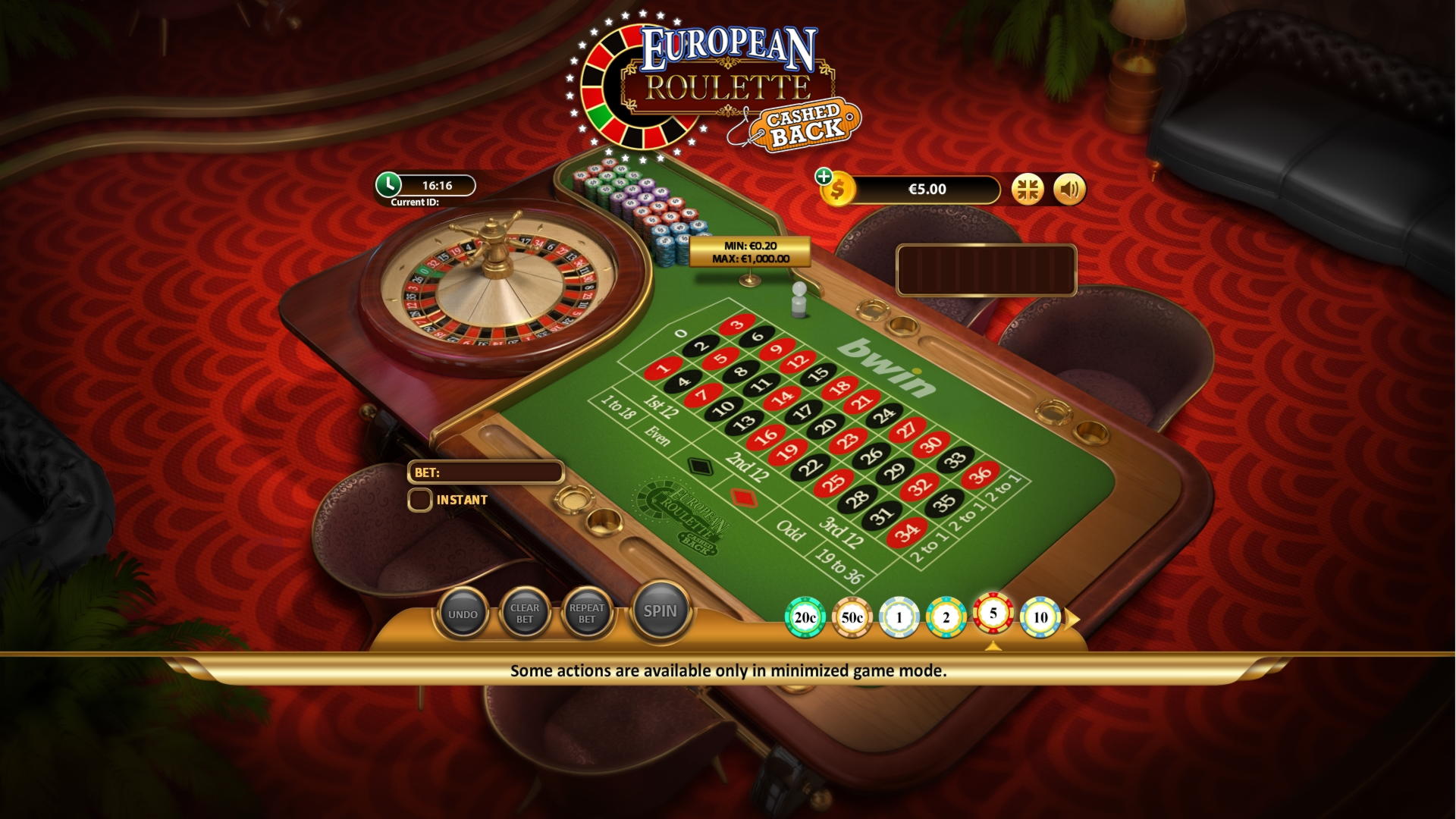The width and height of the screenshot is (1456, 819).
Task: Repeat the previous bet
Action: pyautogui.click(x=587, y=614)
